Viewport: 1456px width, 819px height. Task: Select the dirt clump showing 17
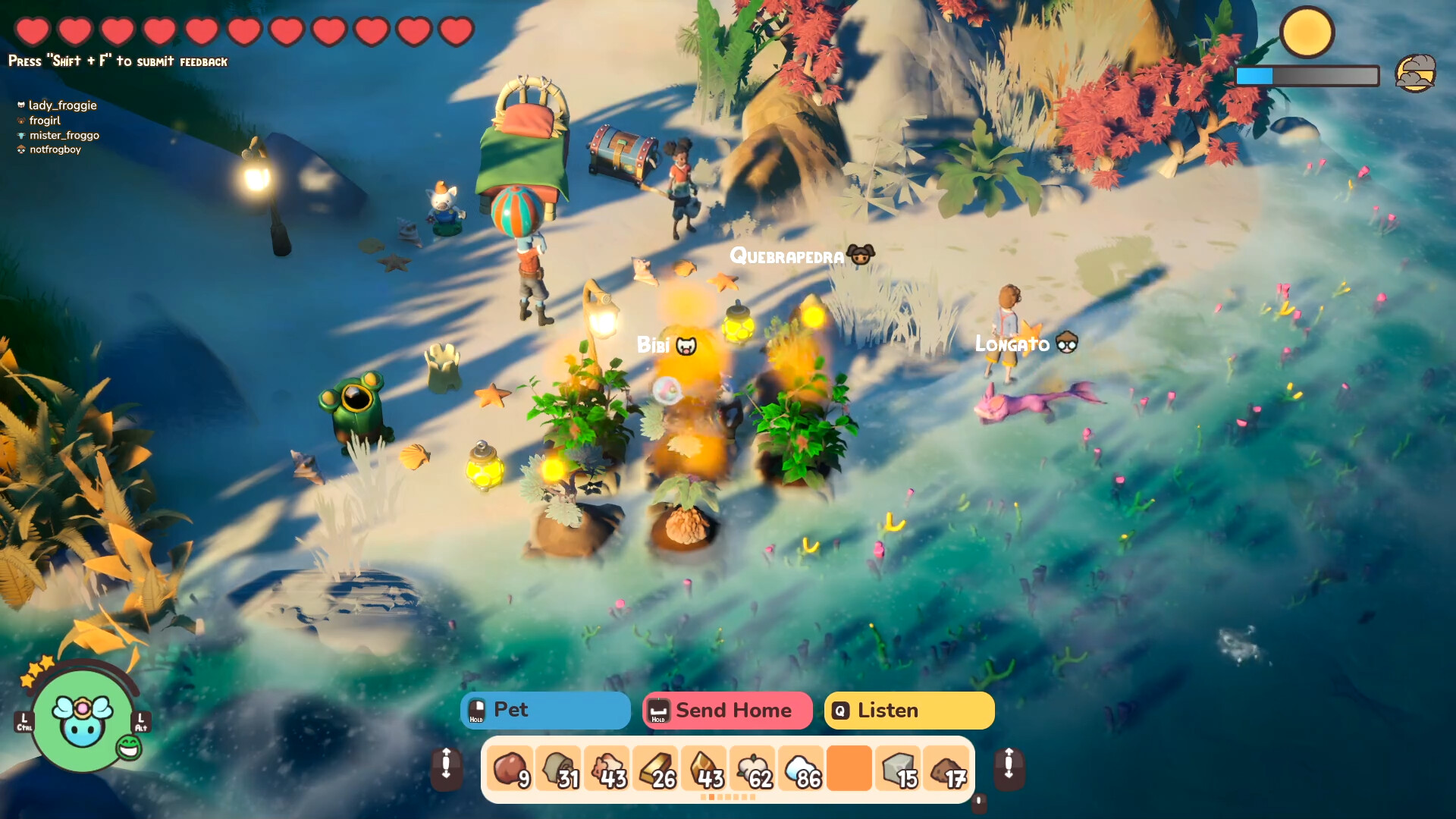[946, 768]
